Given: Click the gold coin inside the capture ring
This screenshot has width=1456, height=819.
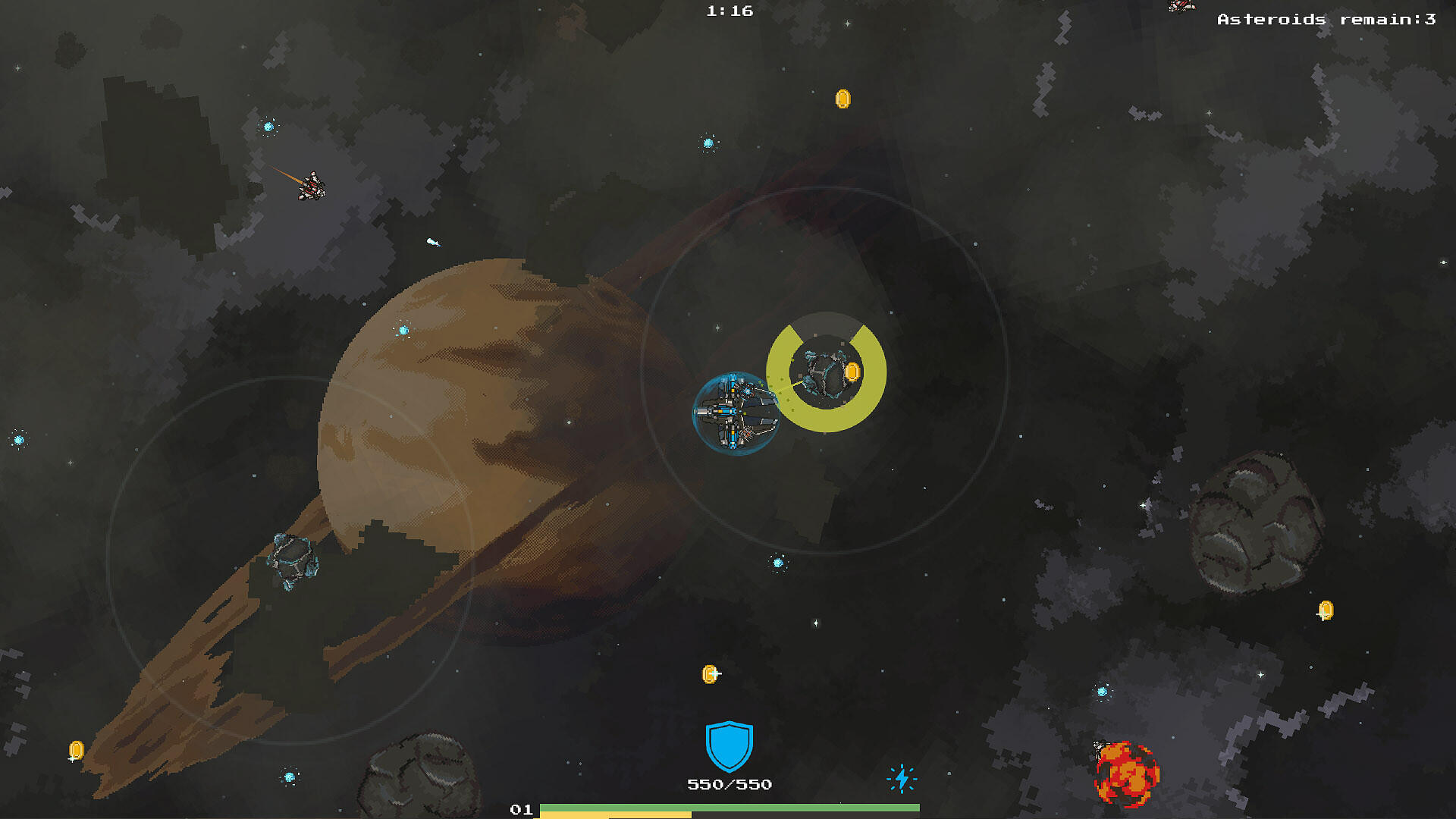Looking at the screenshot, I should click(852, 372).
